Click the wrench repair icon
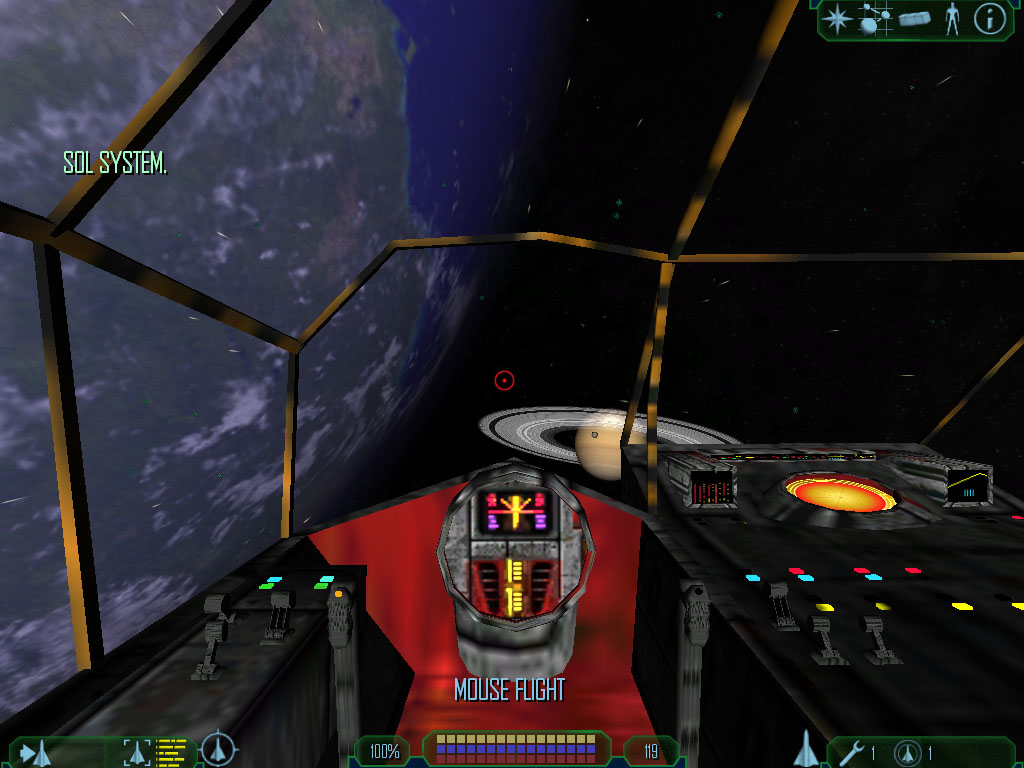The height and width of the screenshot is (768, 1024). tap(851, 752)
